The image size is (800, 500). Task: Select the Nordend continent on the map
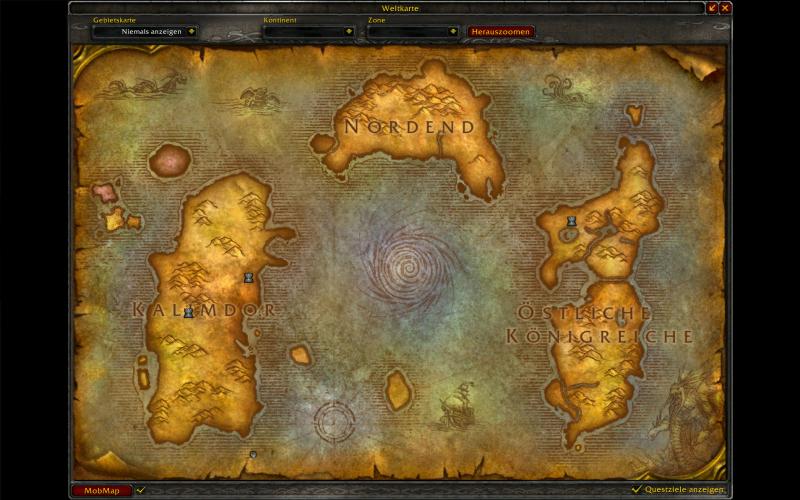408,125
